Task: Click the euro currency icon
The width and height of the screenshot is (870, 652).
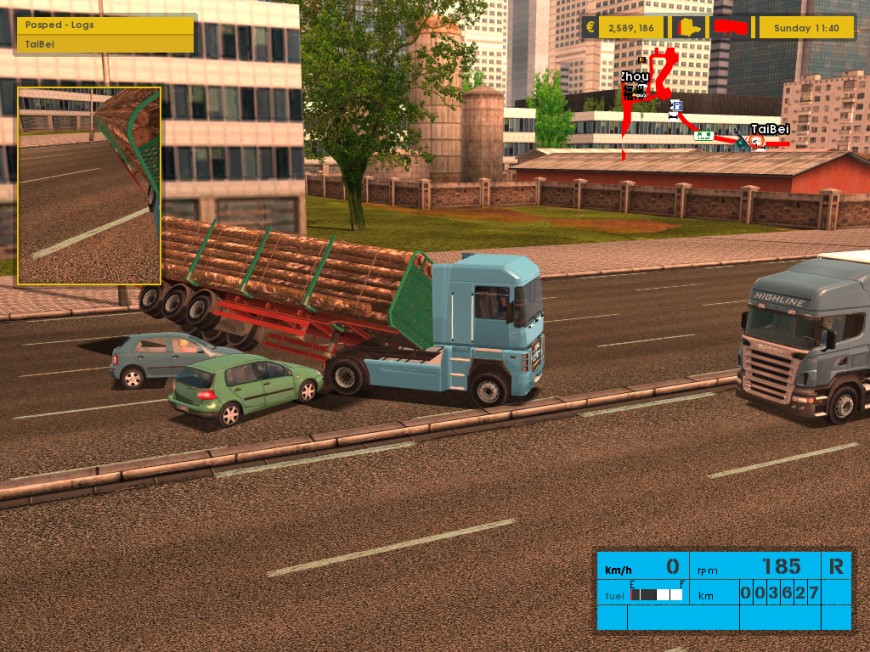Action: tap(591, 28)
